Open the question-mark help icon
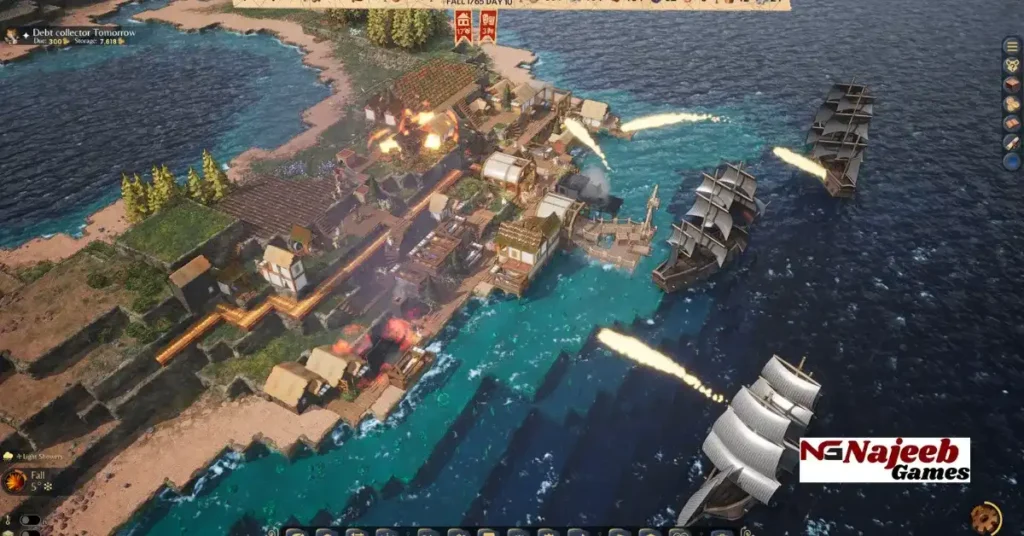The image size is (1024, 536). [x=1012, y=66]
